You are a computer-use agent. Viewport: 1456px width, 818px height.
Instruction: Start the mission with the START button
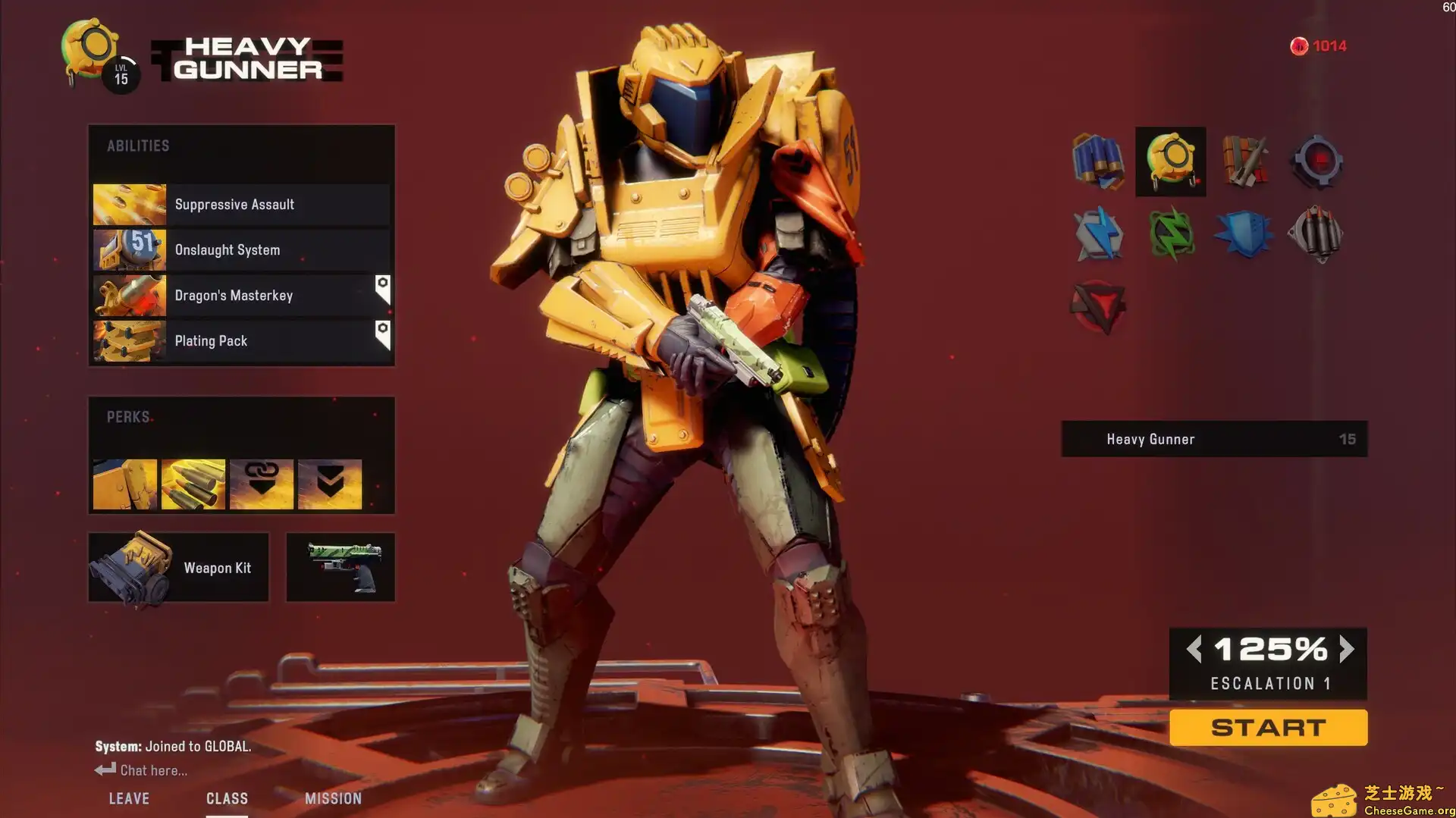point(1268,728)
